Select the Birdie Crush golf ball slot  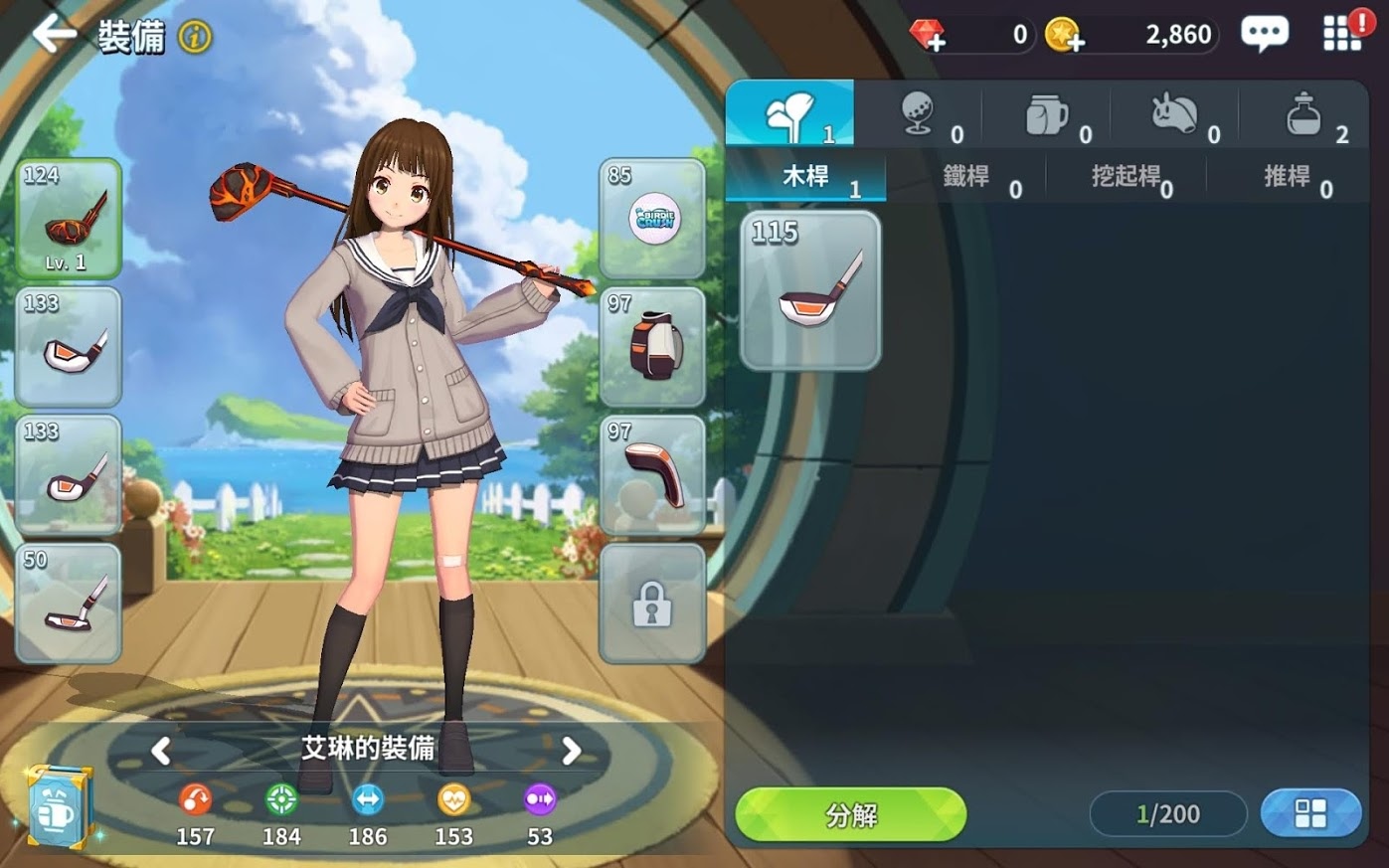tap(652, 219)
